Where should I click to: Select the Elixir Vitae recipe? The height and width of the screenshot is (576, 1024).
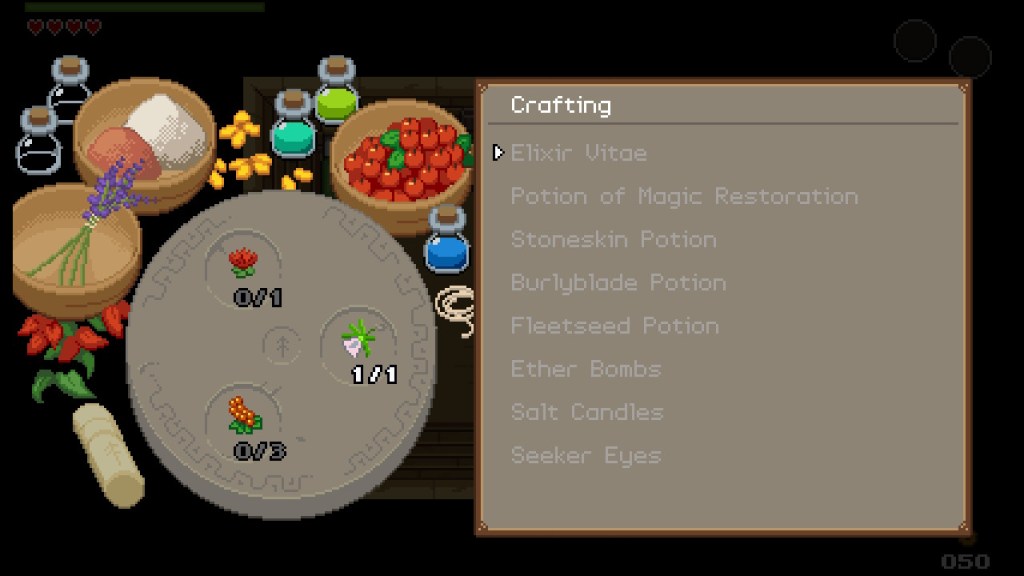pyautogui.click(x=578, y=153)
